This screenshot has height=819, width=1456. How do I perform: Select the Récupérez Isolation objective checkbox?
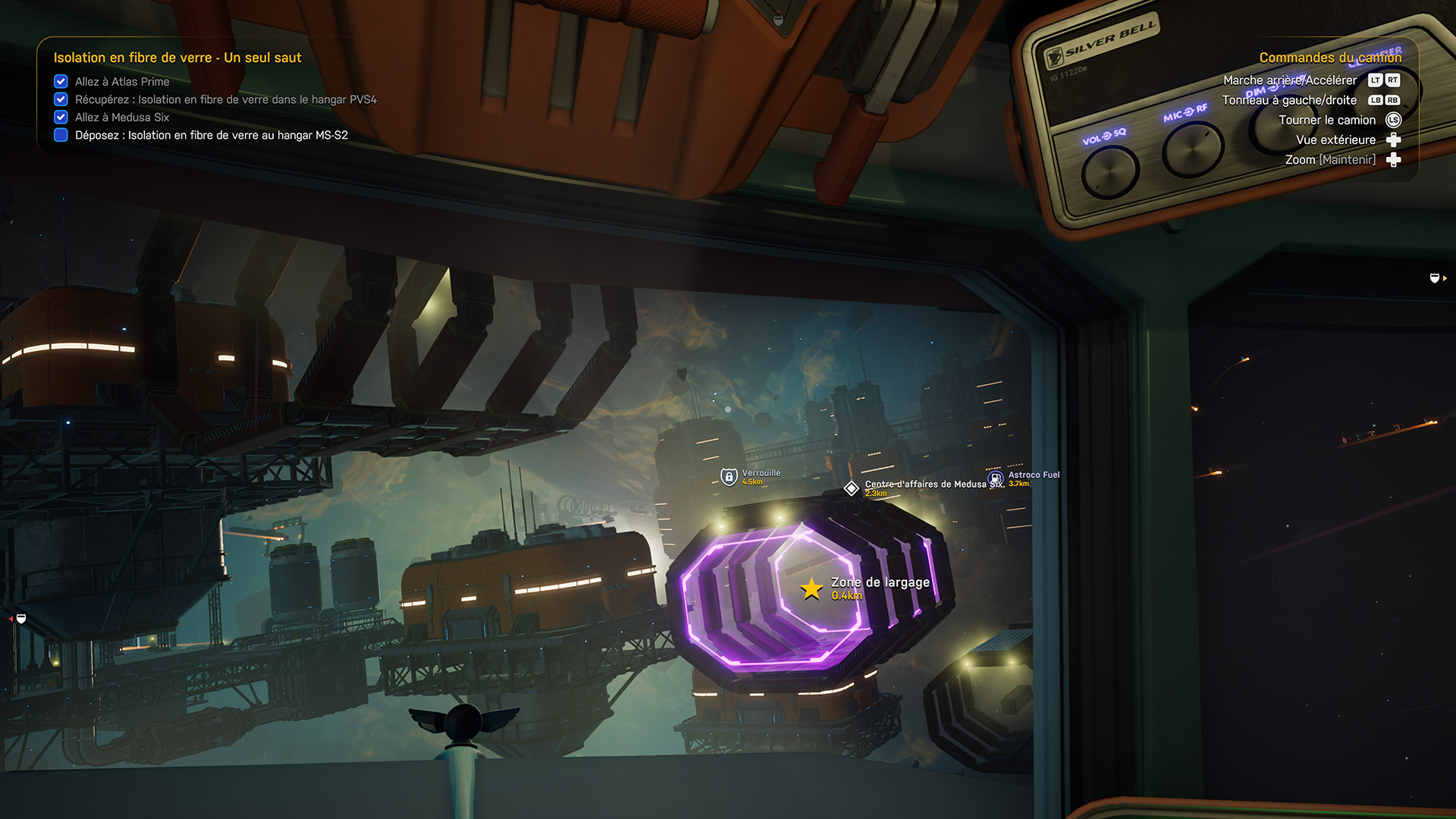[61, 99]
